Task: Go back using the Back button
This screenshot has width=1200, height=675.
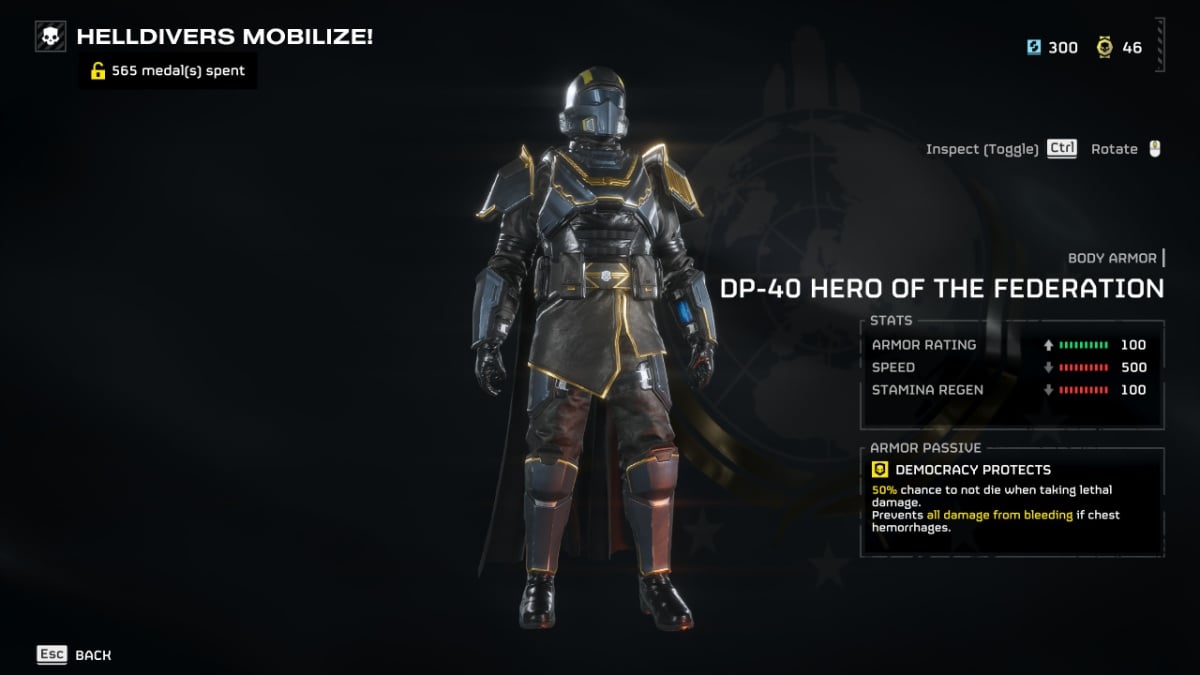Action: [x=74, y=655]
